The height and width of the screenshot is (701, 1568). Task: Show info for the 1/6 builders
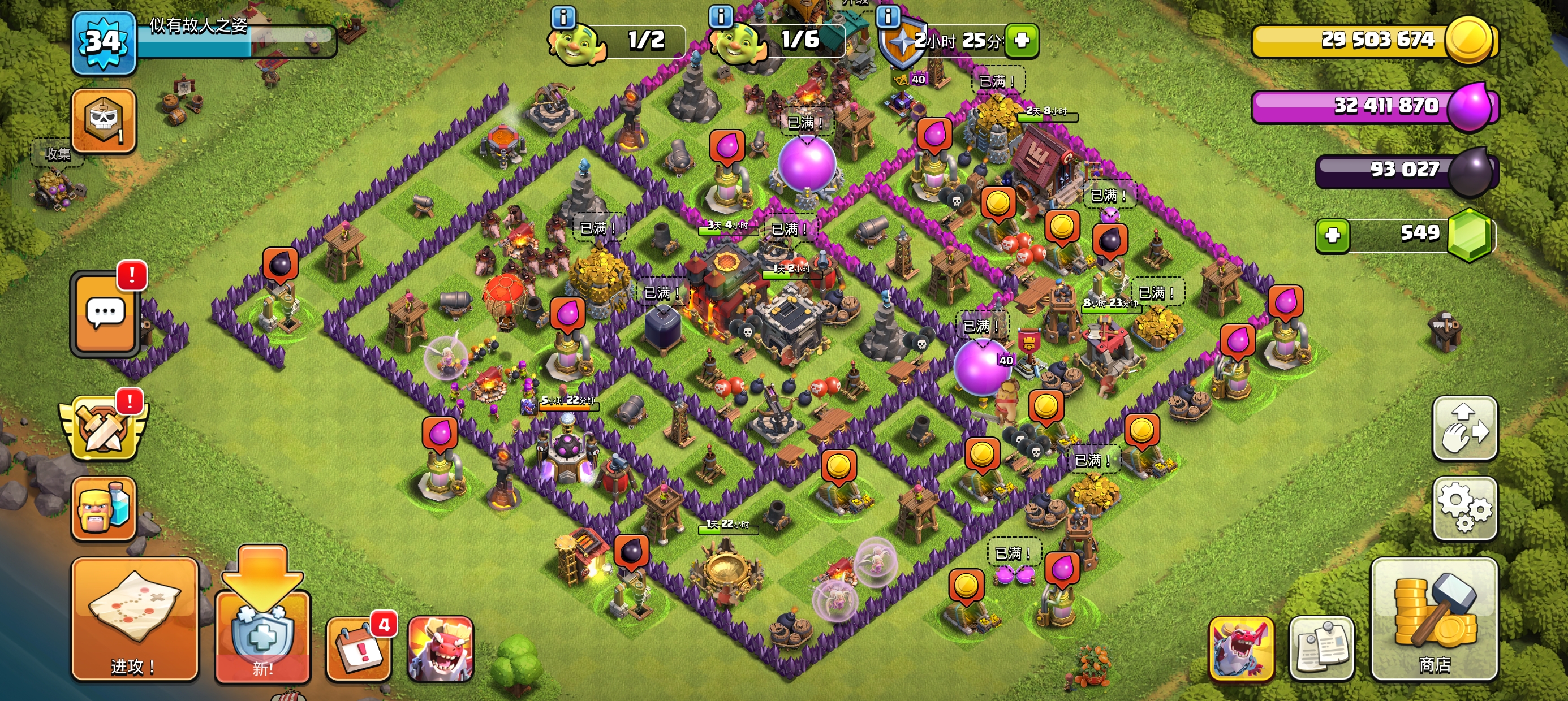721,16
